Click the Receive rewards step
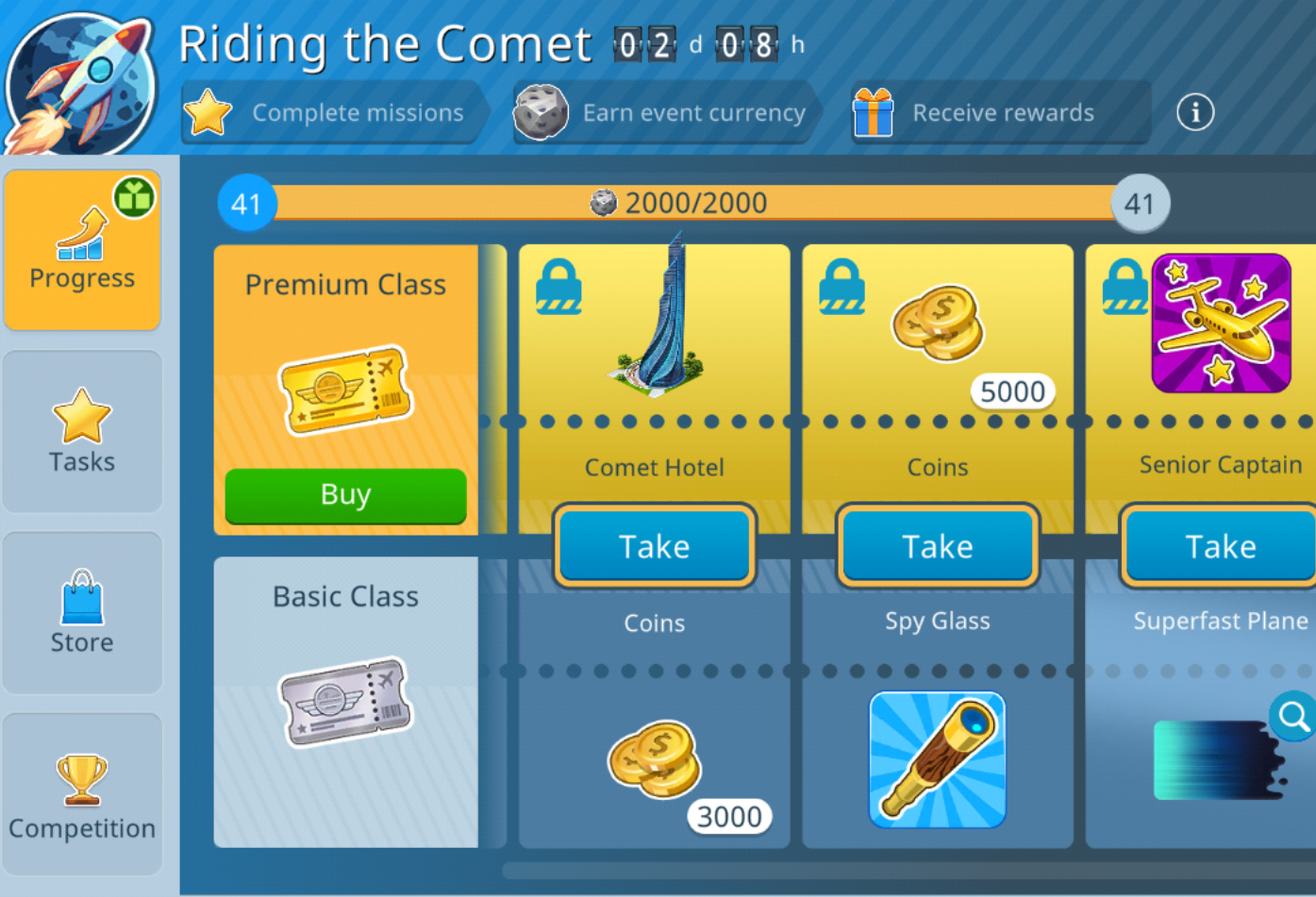This screenshot has width=1316, height=897. click(1000, 113)
